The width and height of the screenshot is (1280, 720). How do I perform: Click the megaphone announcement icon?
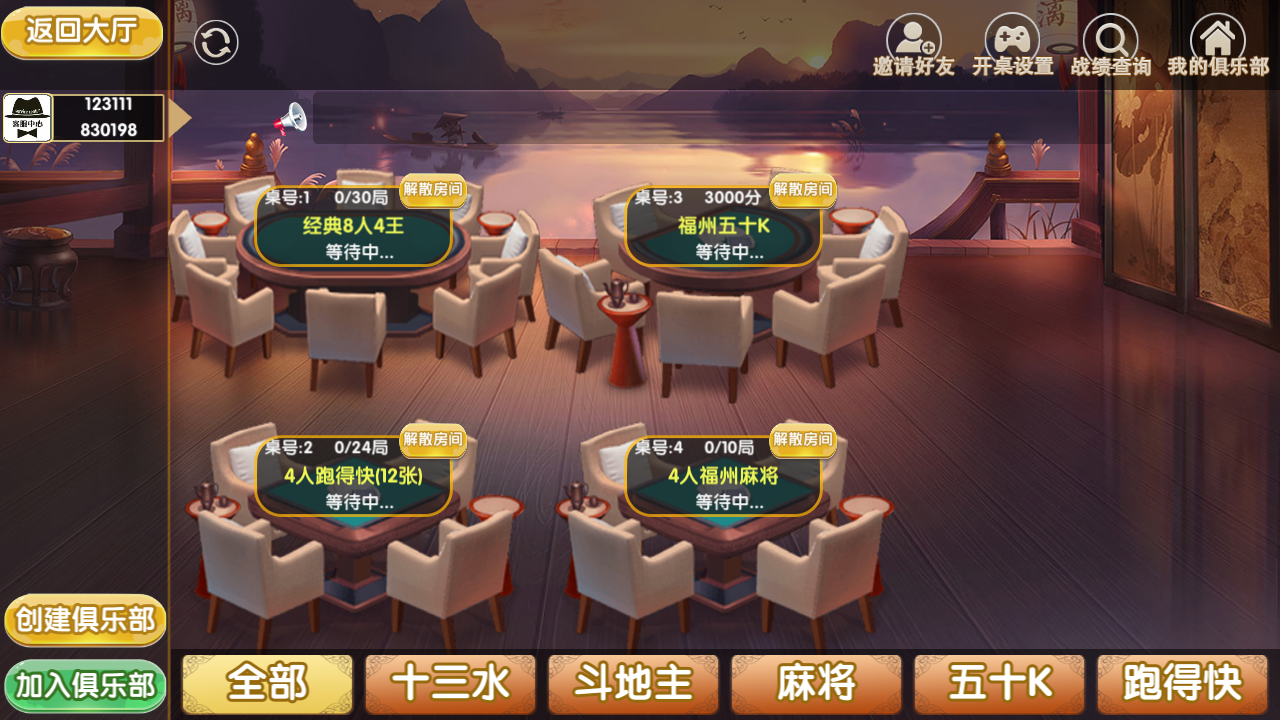[x=289, y=117]
